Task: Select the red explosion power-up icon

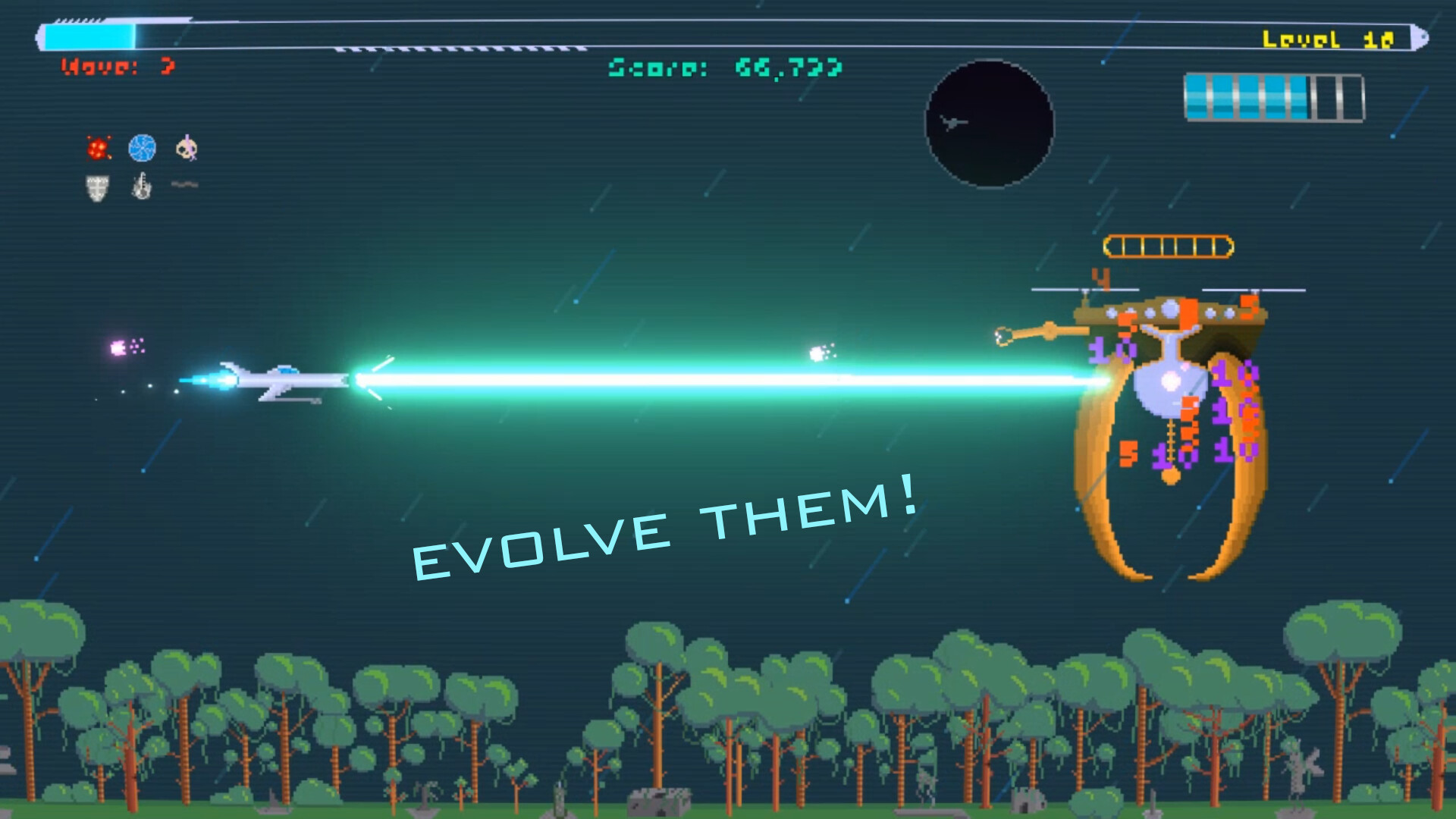Action: (97, 149)
